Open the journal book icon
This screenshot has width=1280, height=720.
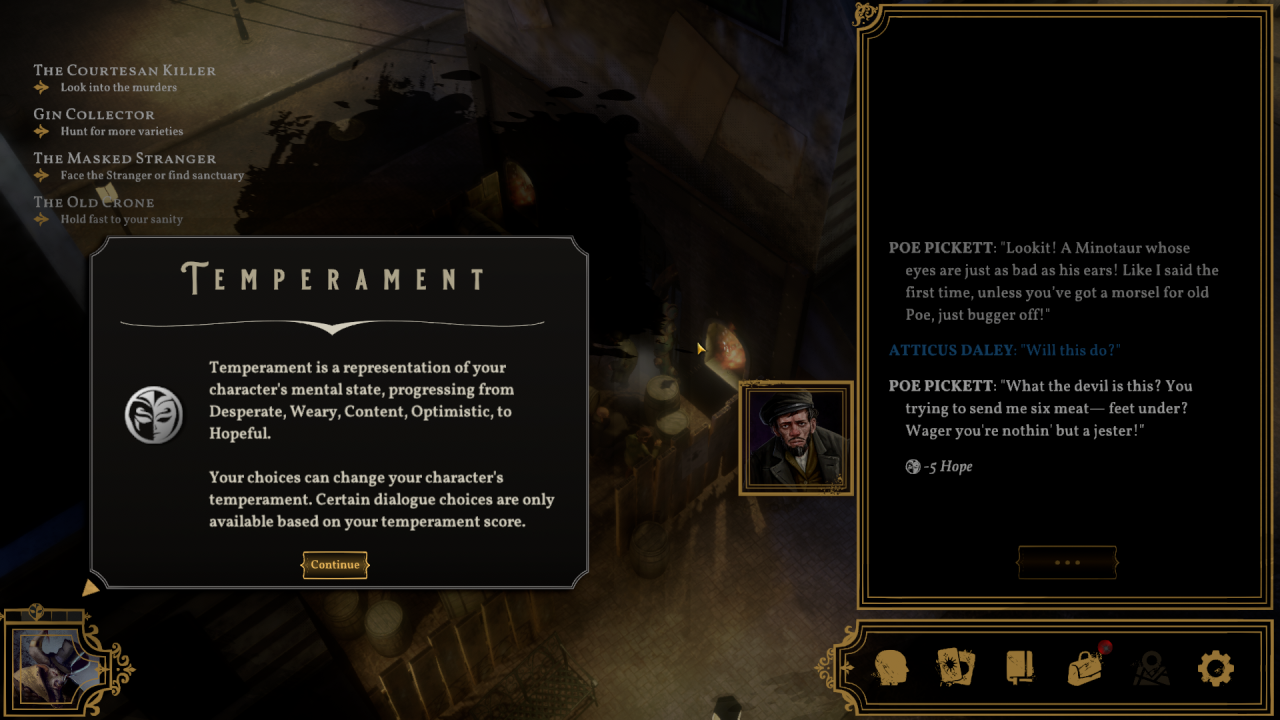pos(1019,667)
